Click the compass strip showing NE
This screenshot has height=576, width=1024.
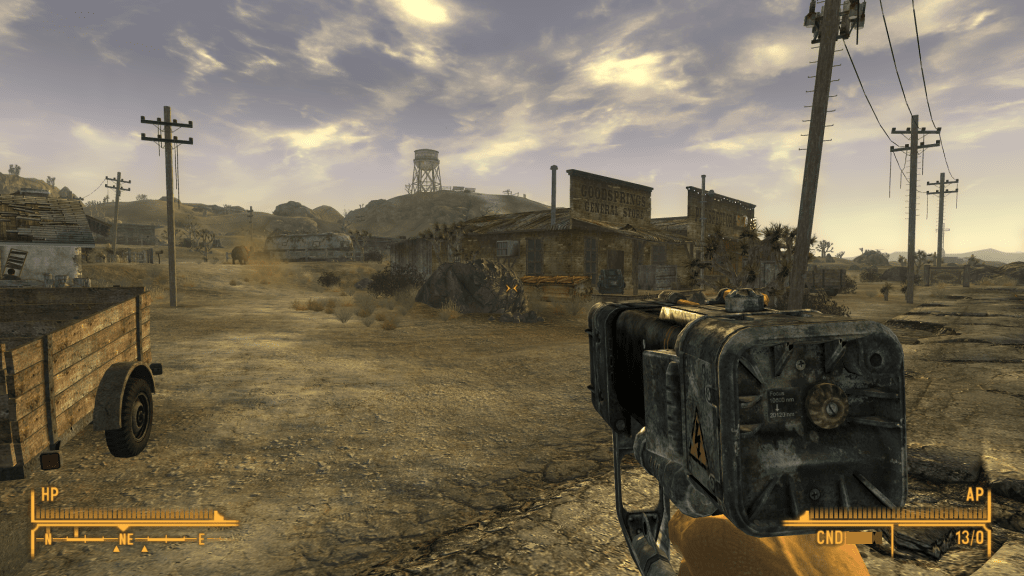(123, 539)
